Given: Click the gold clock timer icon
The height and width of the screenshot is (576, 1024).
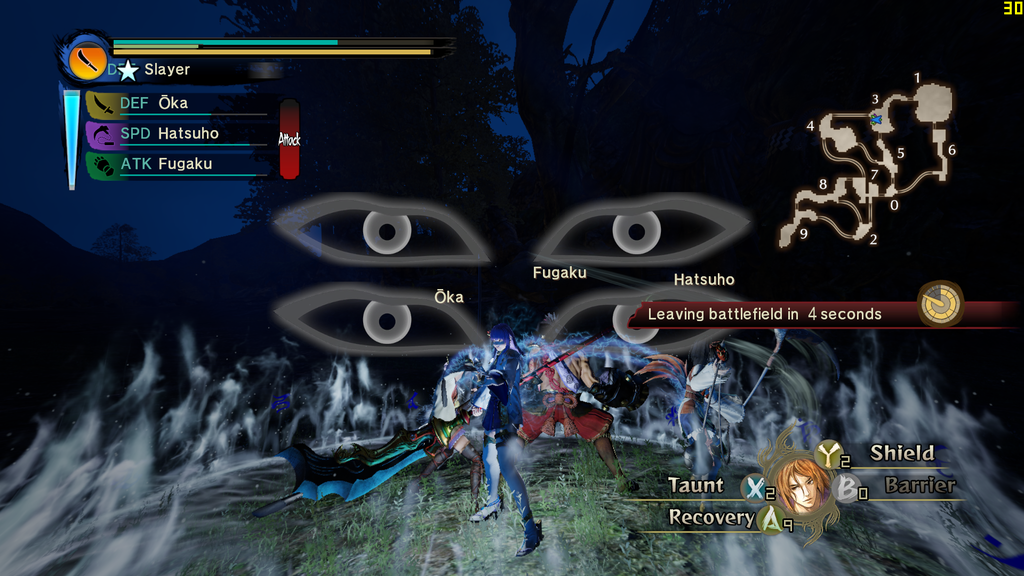Looking at the screenshot, I should (940, 303).
